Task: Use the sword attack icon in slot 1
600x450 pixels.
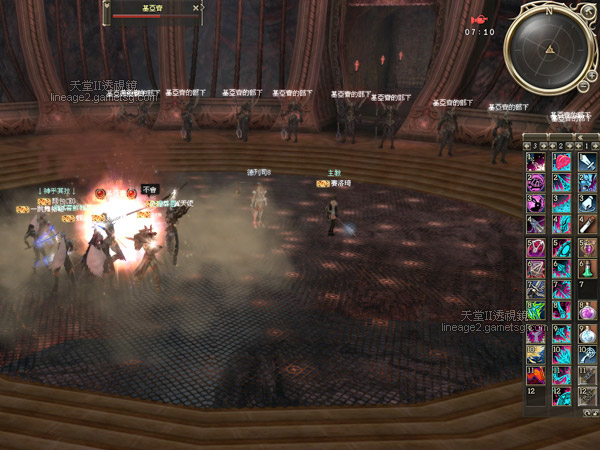Action: click(586, 160)
